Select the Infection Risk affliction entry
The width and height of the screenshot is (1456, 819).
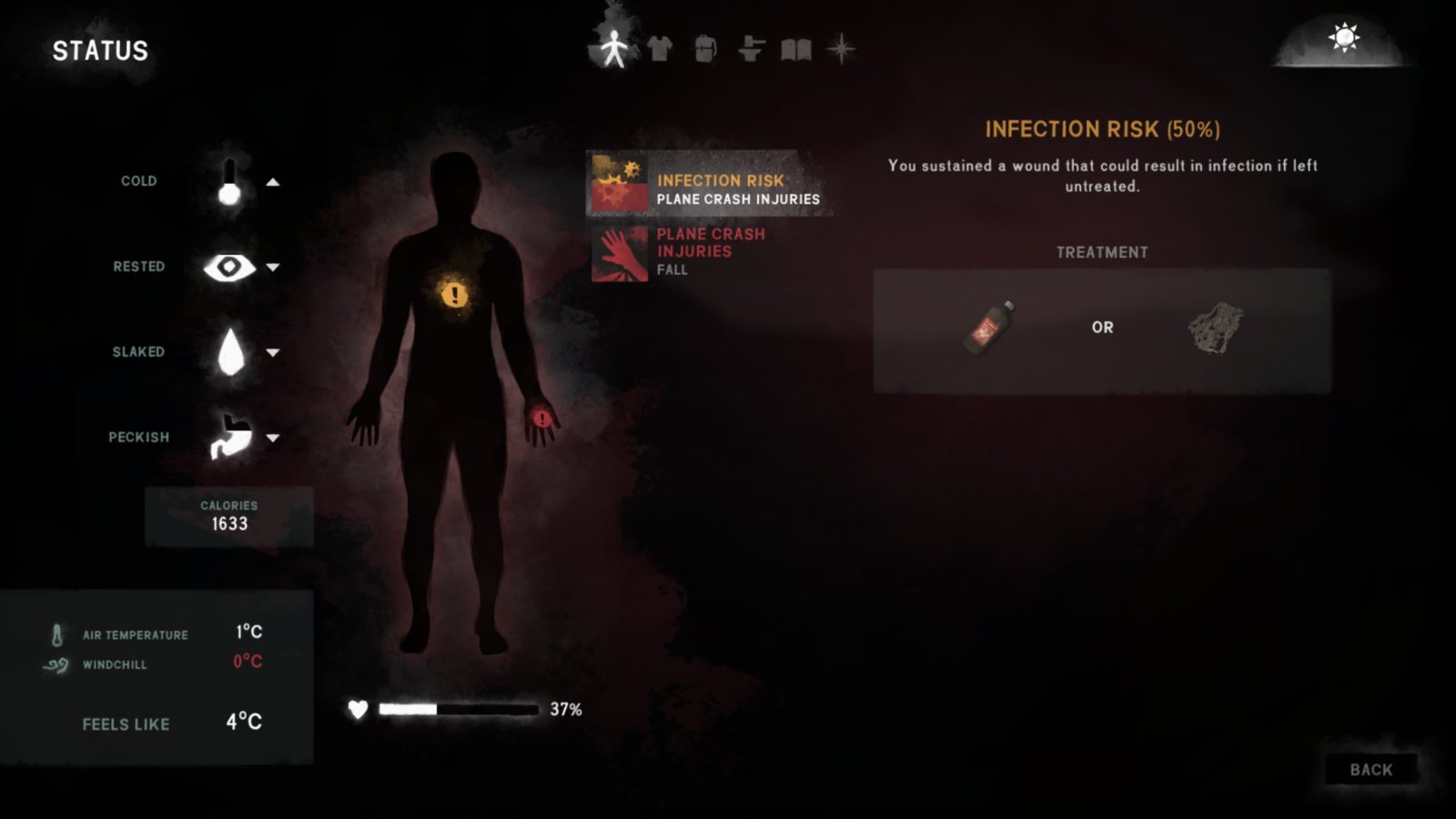[708, 184]
